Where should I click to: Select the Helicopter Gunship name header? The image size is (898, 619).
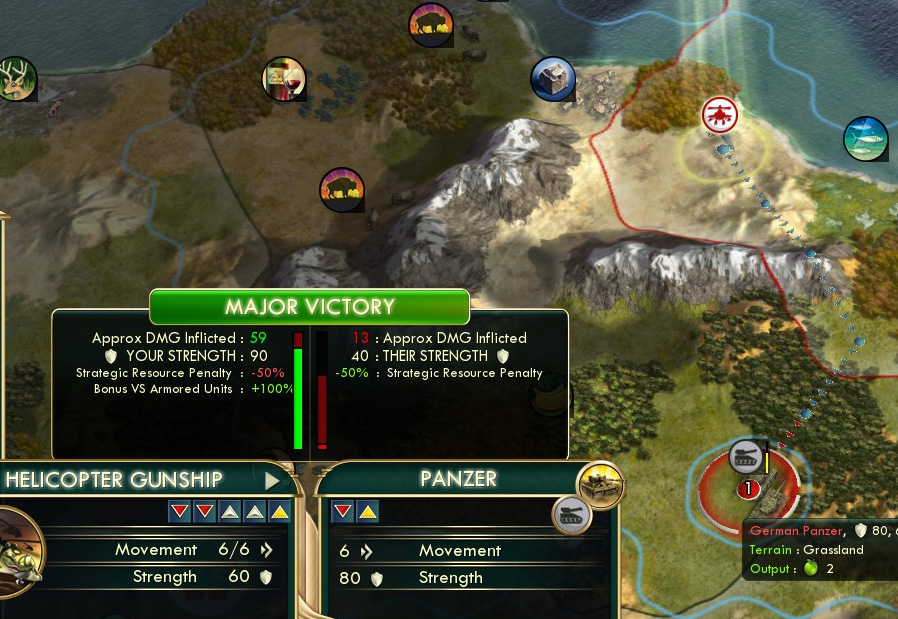click(x=114, y=480)
